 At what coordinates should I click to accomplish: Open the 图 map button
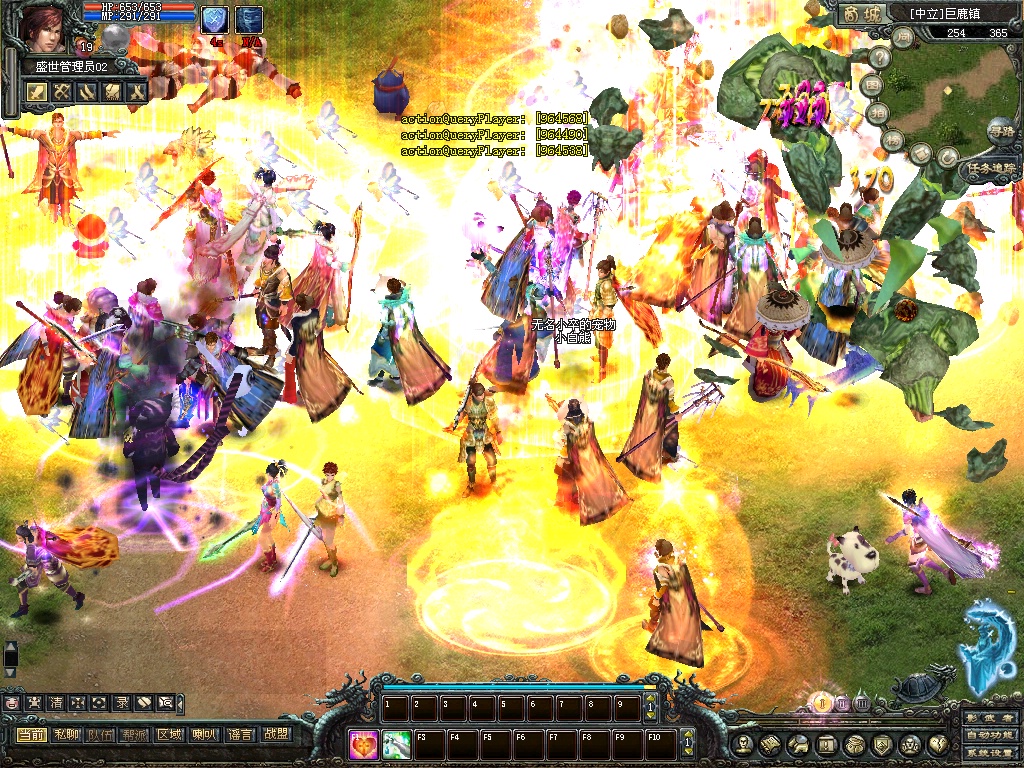[873, 85]
